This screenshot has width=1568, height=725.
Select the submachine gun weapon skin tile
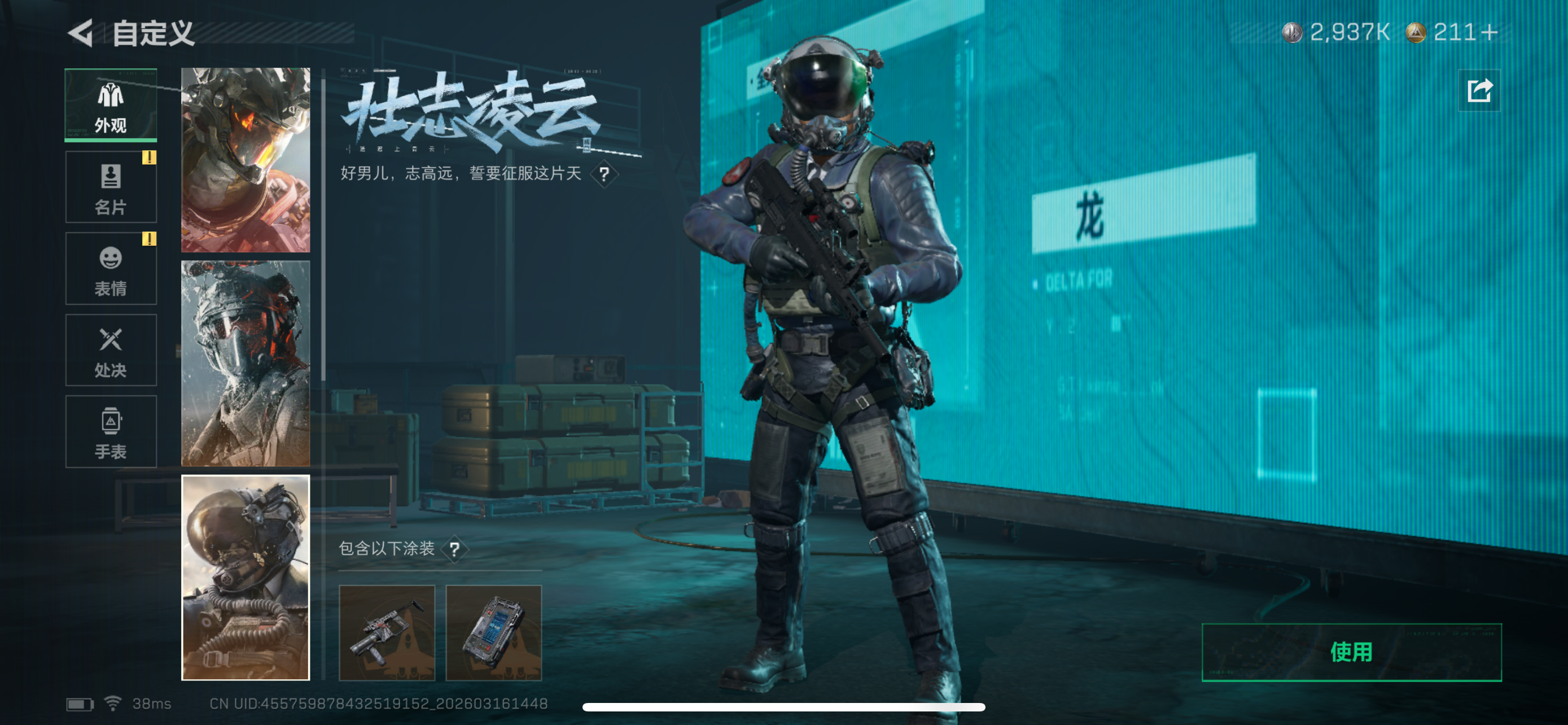[388, 634]
